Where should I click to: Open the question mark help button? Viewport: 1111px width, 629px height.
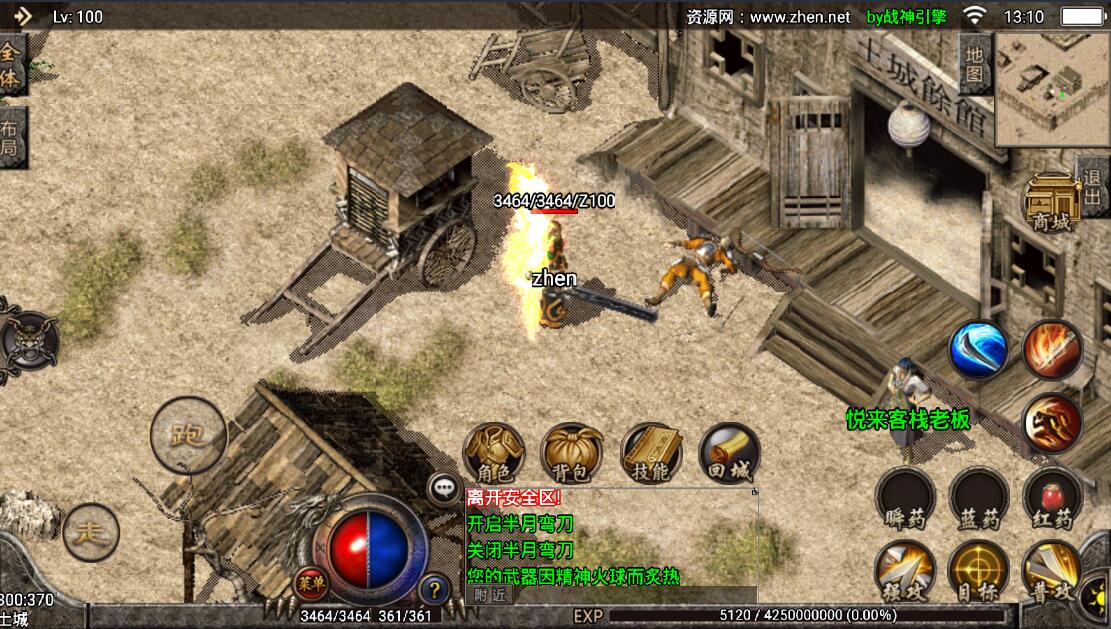click(x=433, y=589)
